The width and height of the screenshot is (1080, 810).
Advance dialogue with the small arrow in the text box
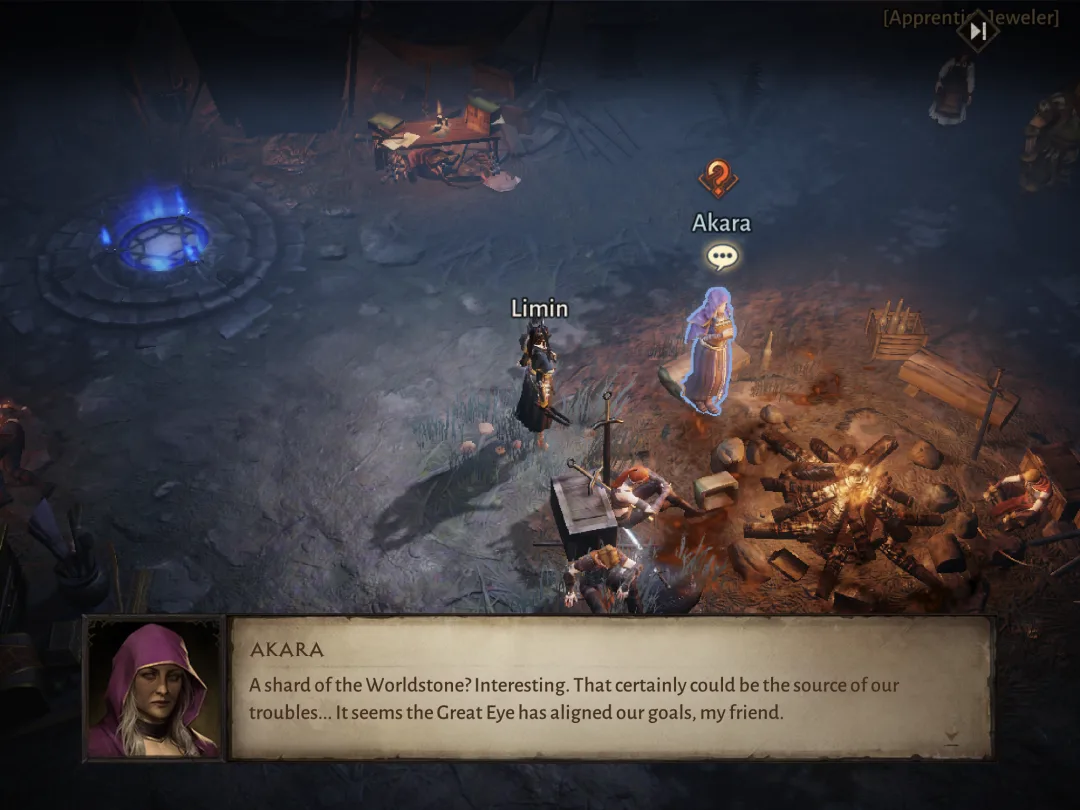click(x=951, y=739)
